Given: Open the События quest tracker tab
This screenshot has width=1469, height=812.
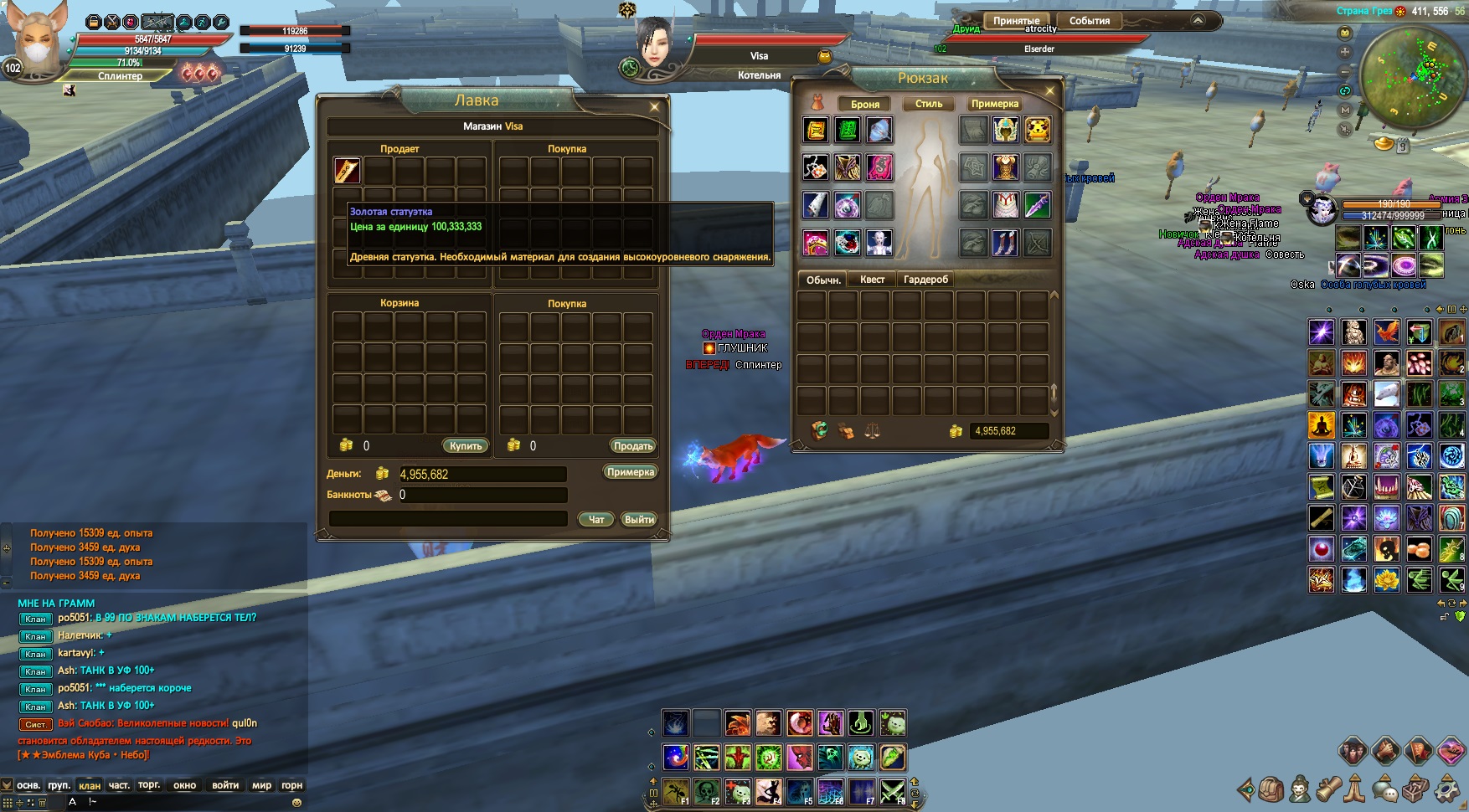Looking at the screenshot, I should [1090, 21].
